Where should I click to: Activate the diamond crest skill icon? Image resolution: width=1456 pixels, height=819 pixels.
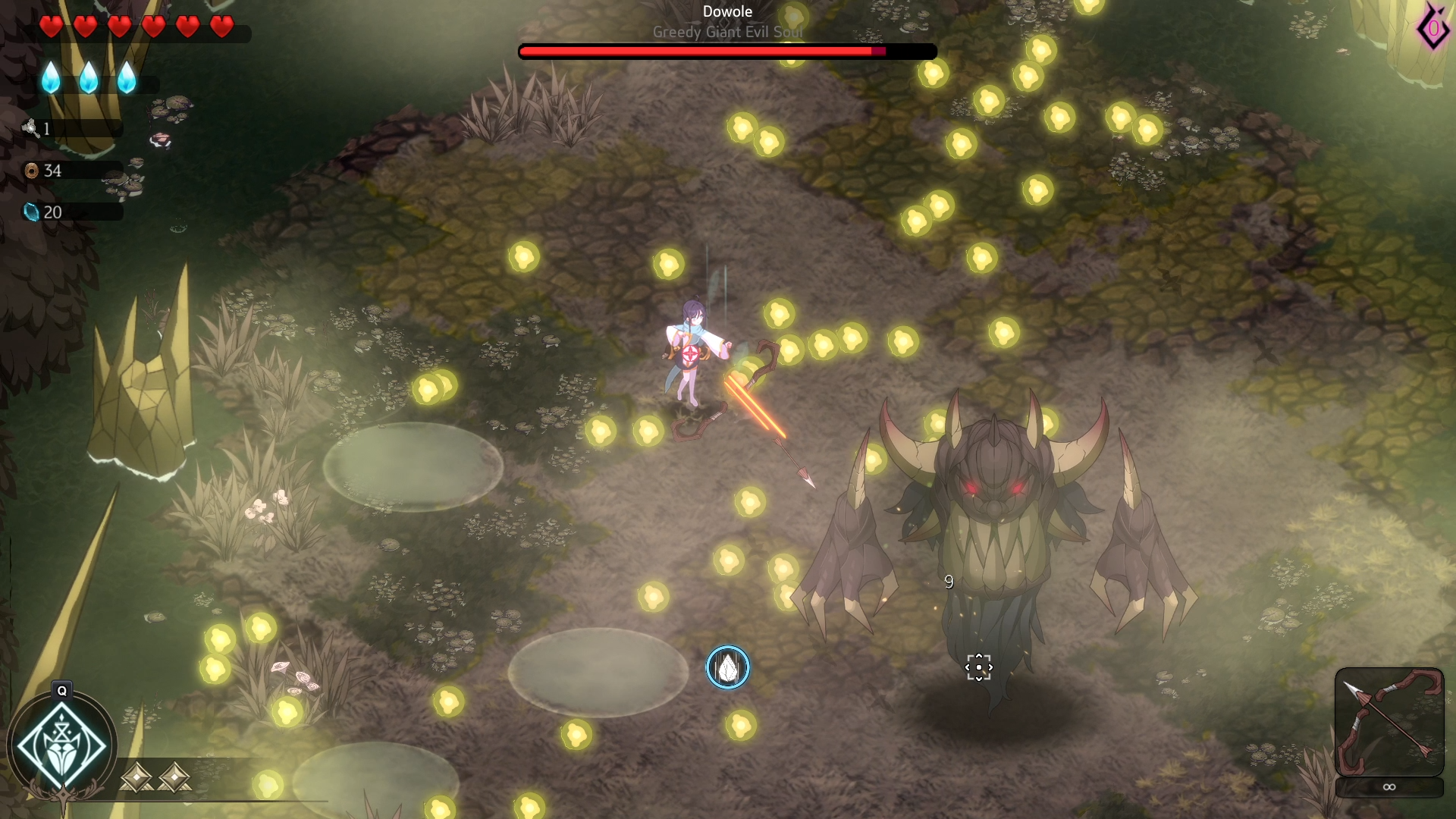[62, 746]
